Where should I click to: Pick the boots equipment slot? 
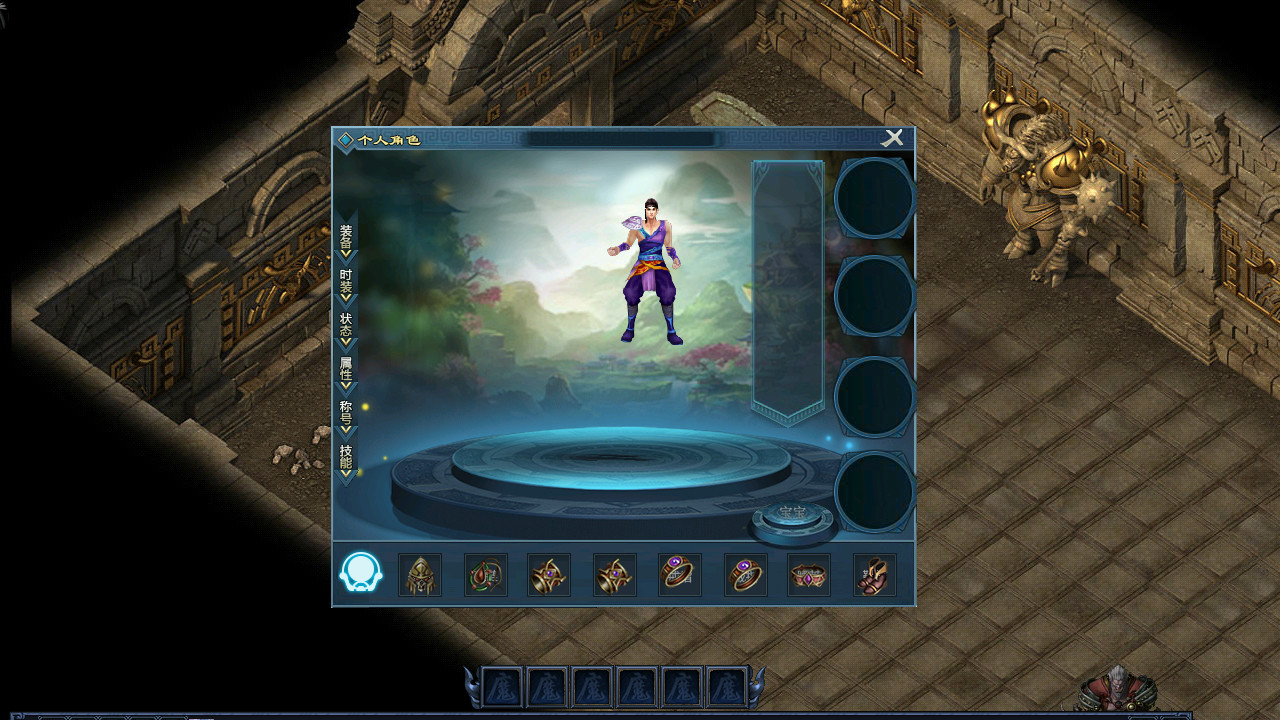tap(874, 575)
